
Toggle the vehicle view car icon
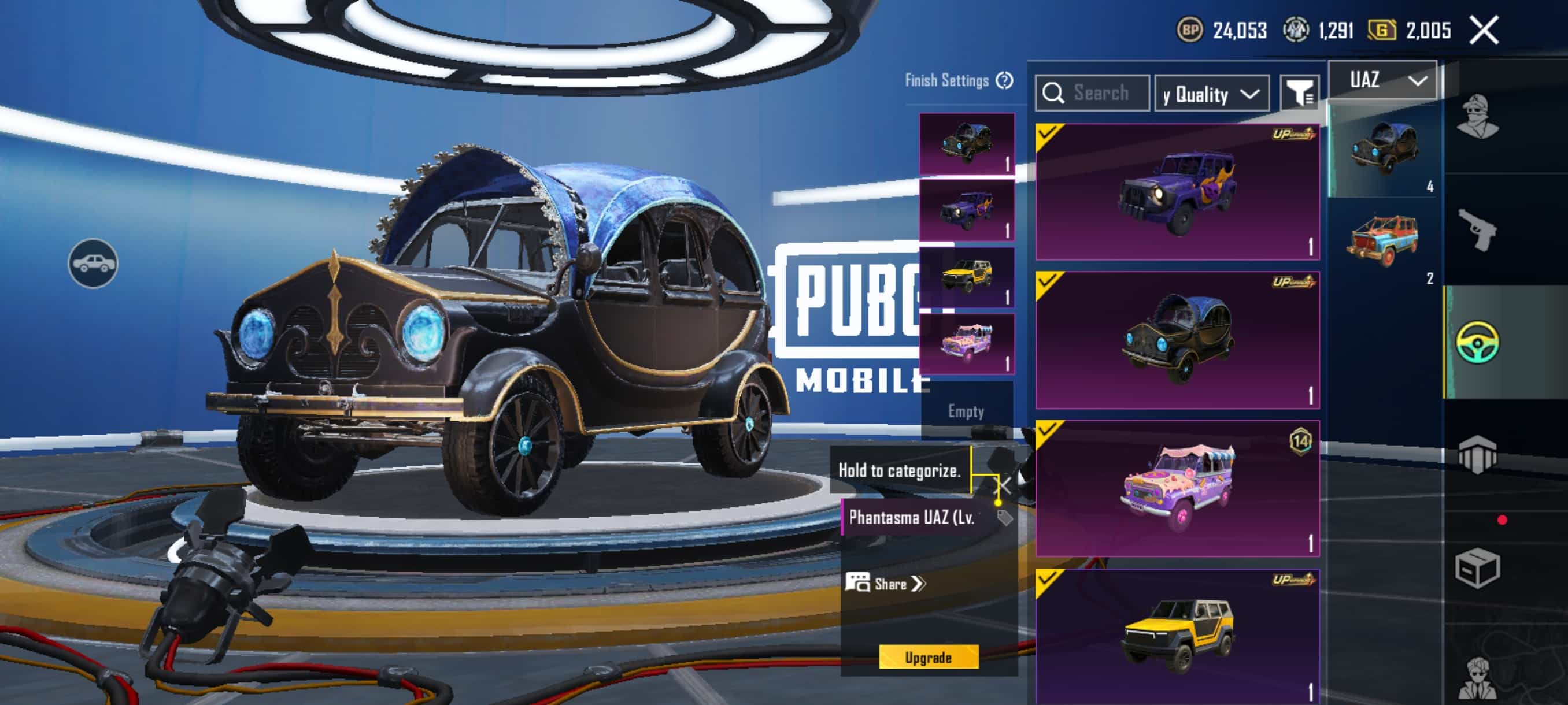click(93, 264)
